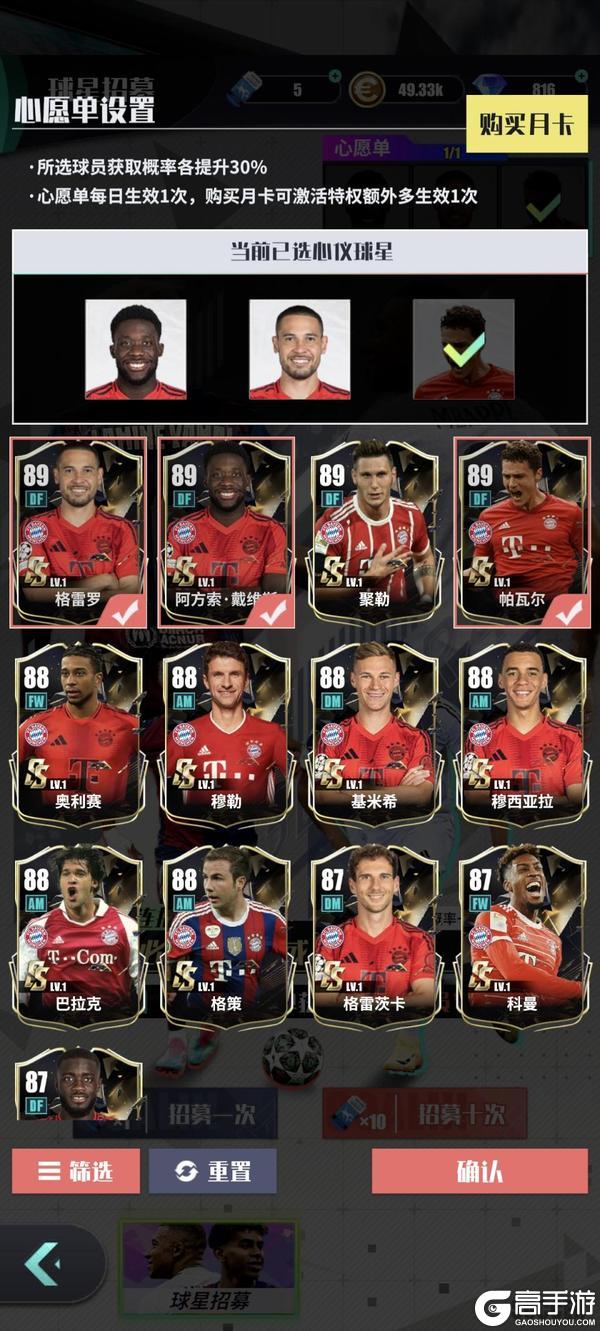The image size is (600, 1331).
Task: Reset selections with the 重置 button
Action: pyautogui.click(x=212, y=1171)
